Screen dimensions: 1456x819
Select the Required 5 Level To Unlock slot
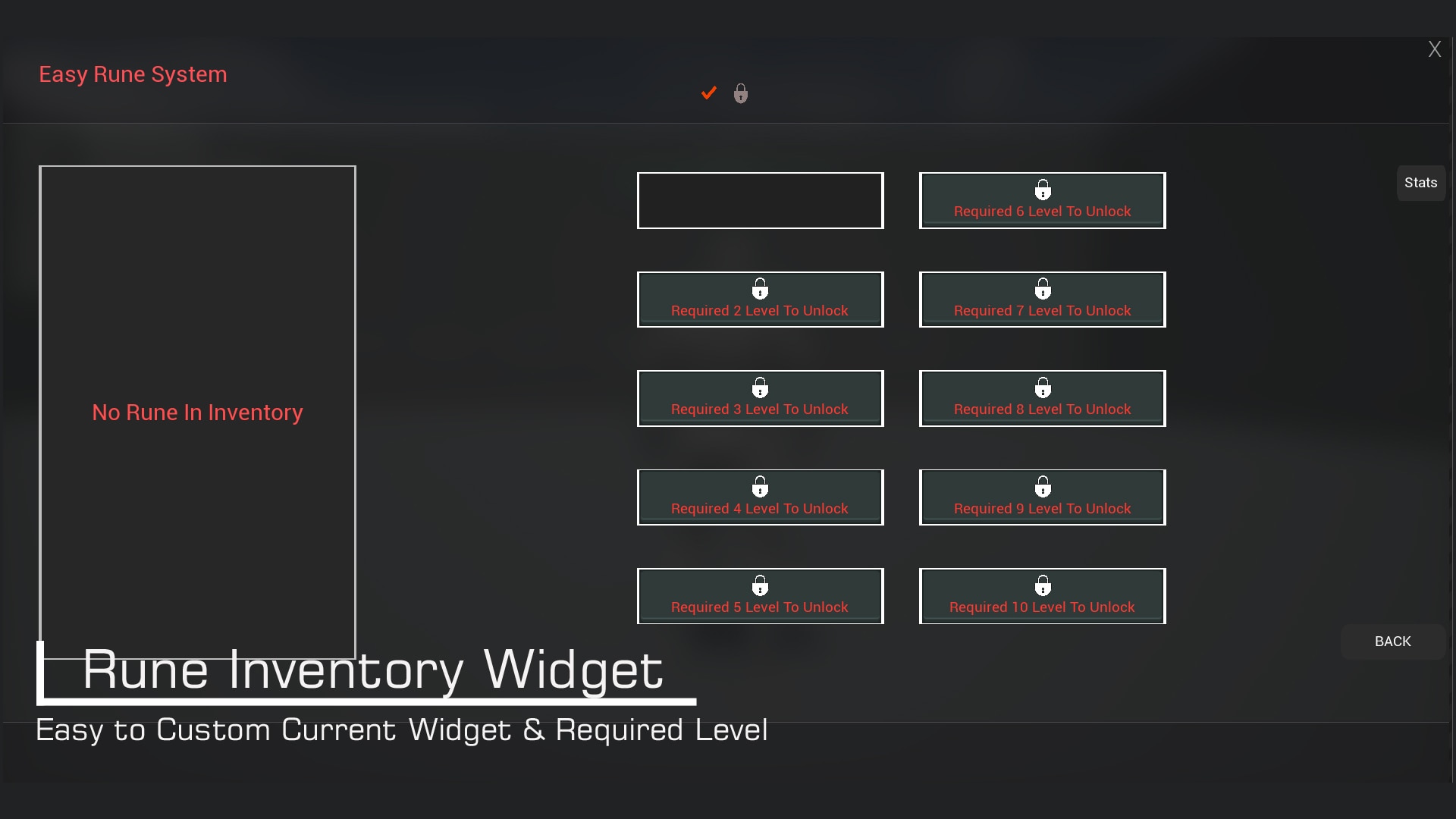[x=760, y=595]
